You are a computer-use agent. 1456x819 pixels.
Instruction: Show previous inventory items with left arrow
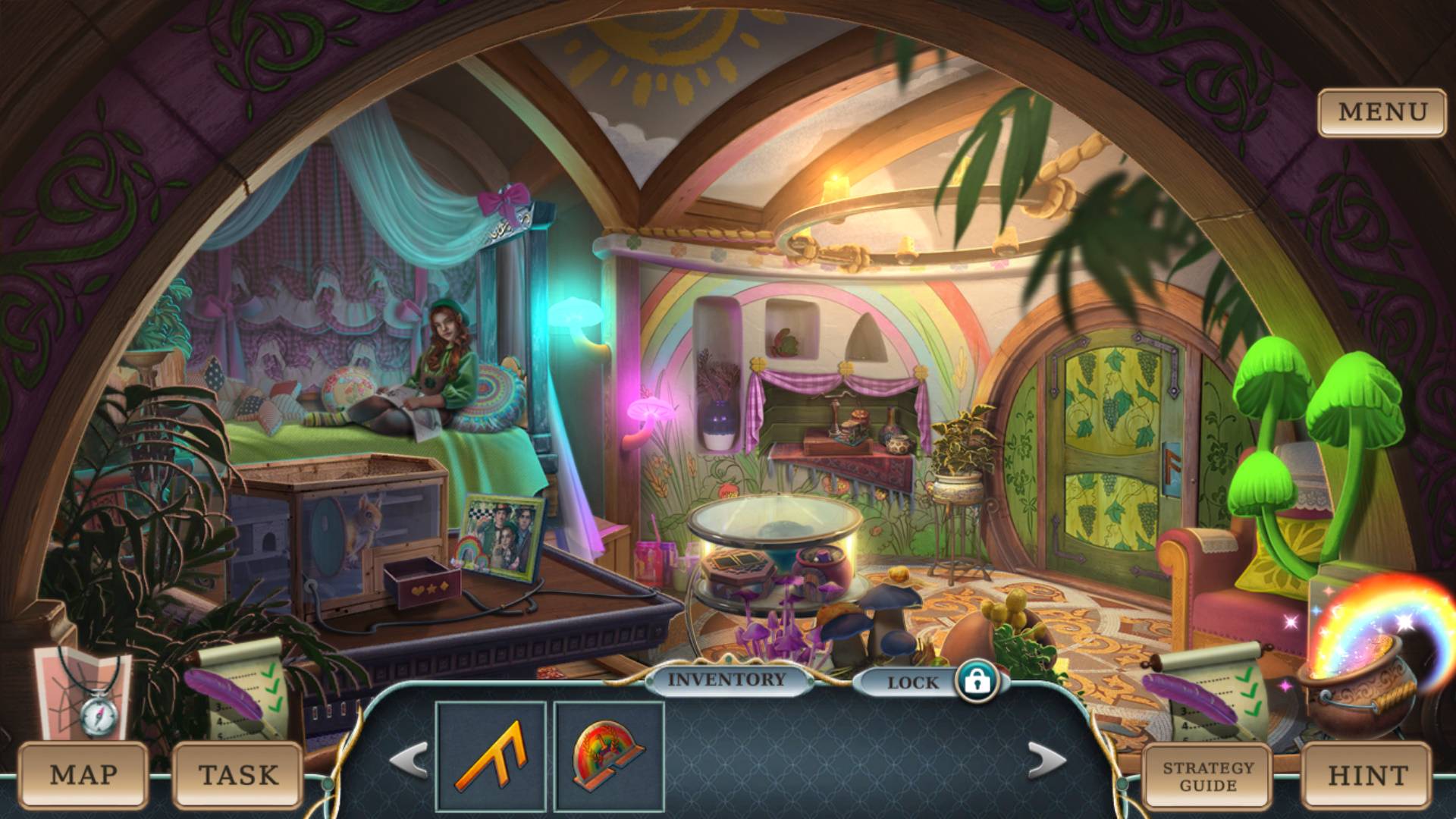tap(409, 760)
